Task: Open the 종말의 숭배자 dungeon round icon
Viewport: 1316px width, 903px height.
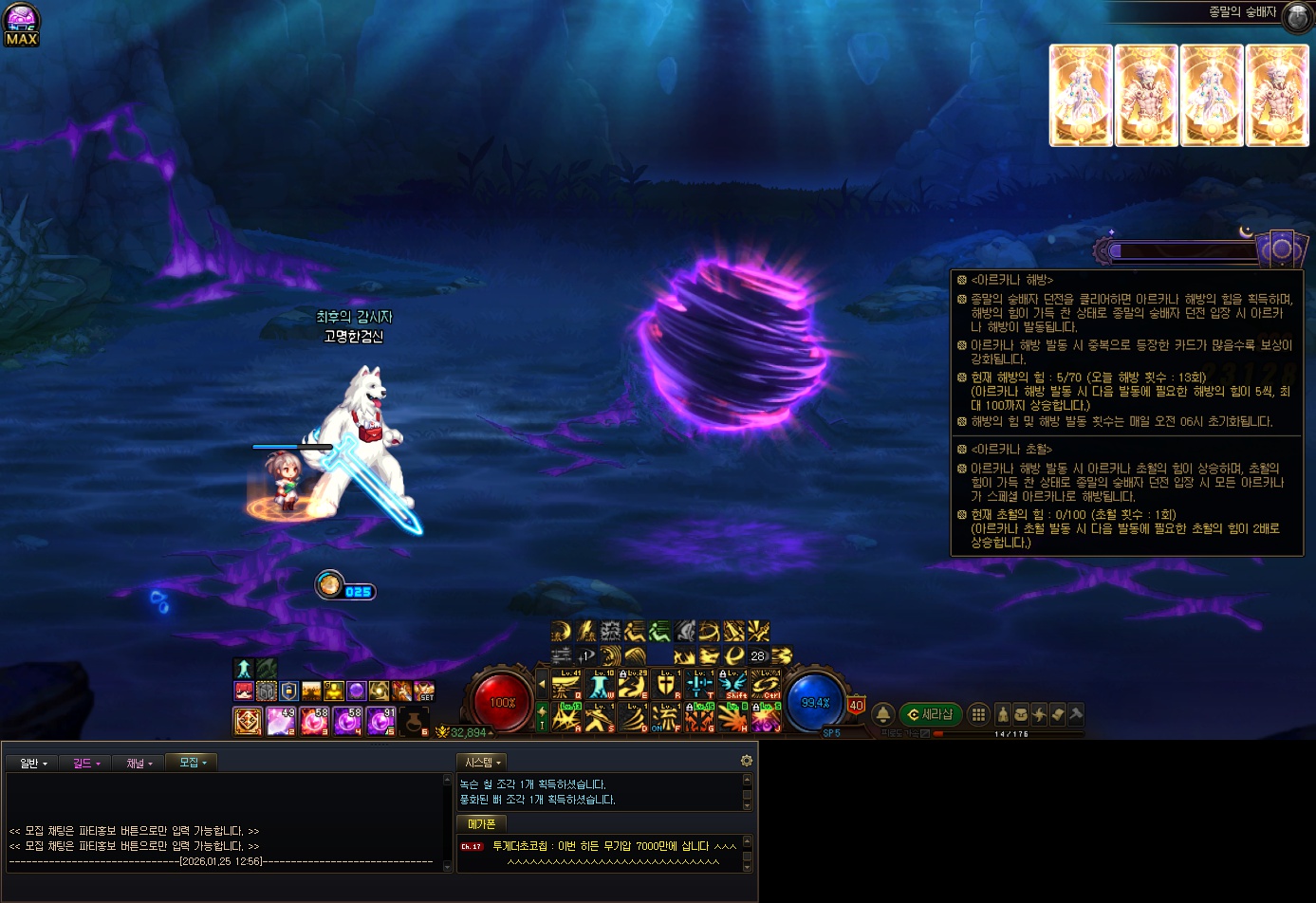Action: (x=1297, y=16)
